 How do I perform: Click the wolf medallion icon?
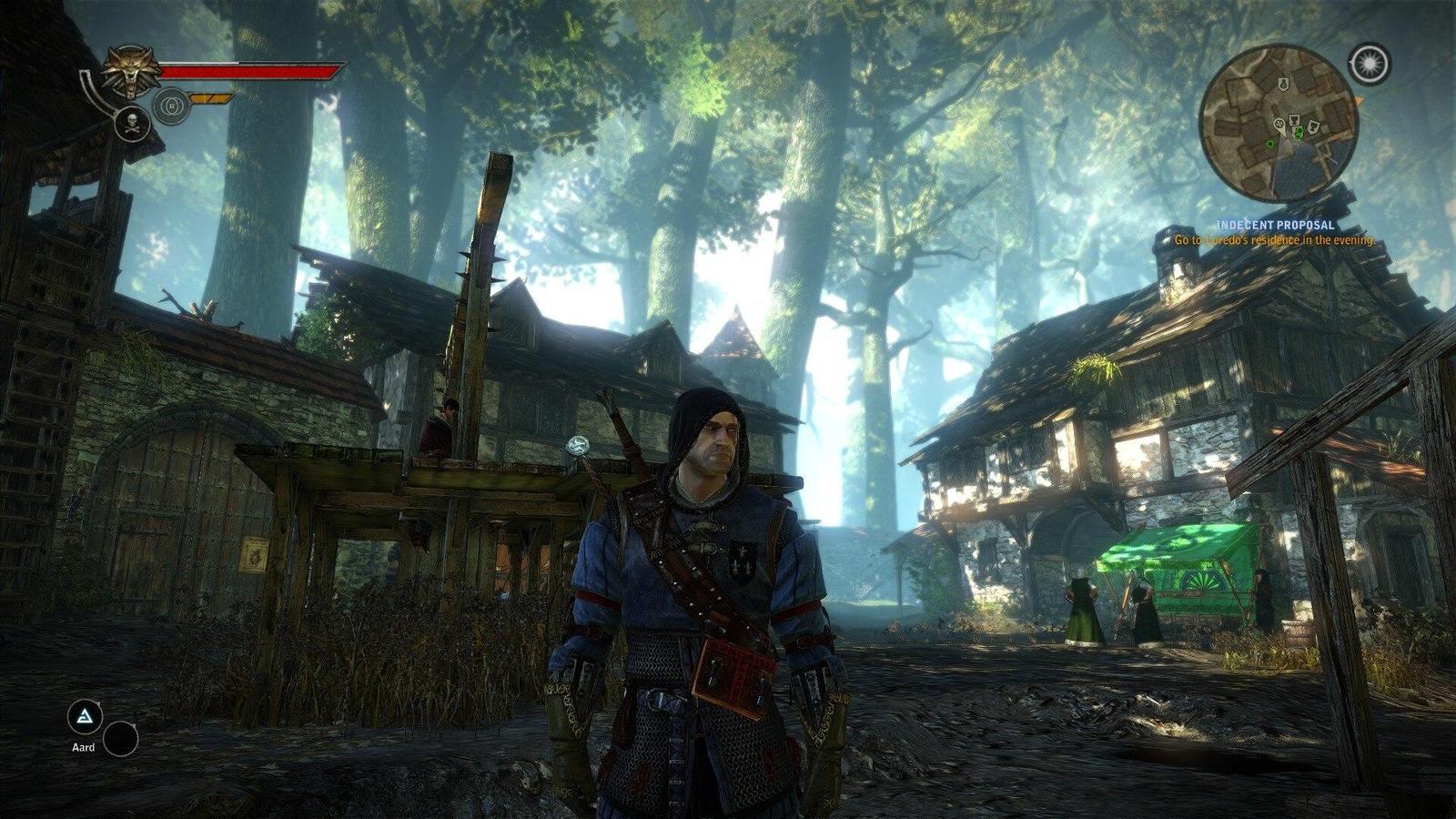click(x=131, y=72)
